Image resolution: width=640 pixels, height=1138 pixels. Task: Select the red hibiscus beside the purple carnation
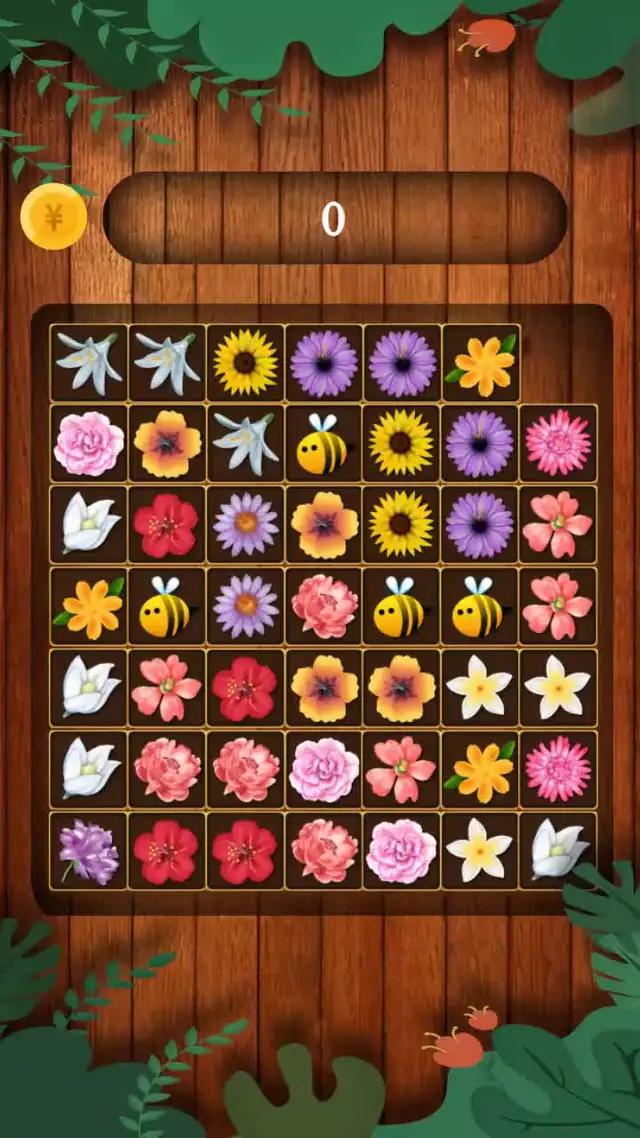[167, 851]
